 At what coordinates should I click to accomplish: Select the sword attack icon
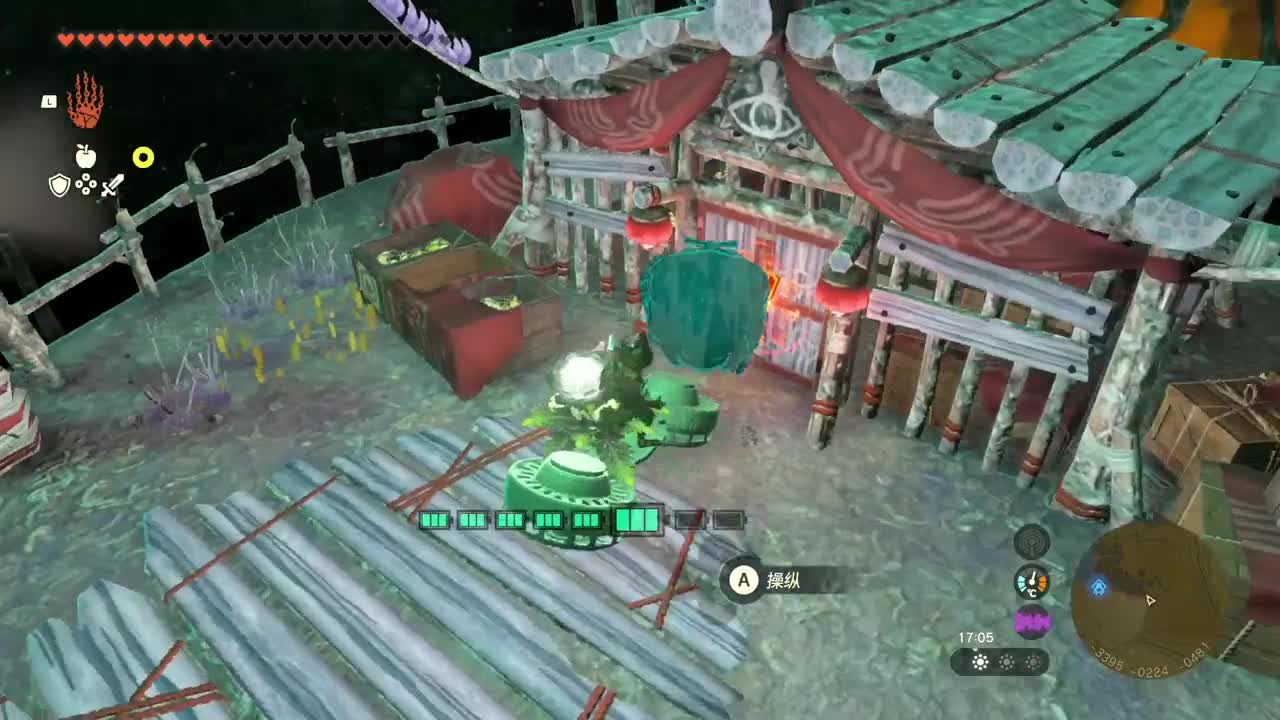pyautogui.click(x=114, y=188)
